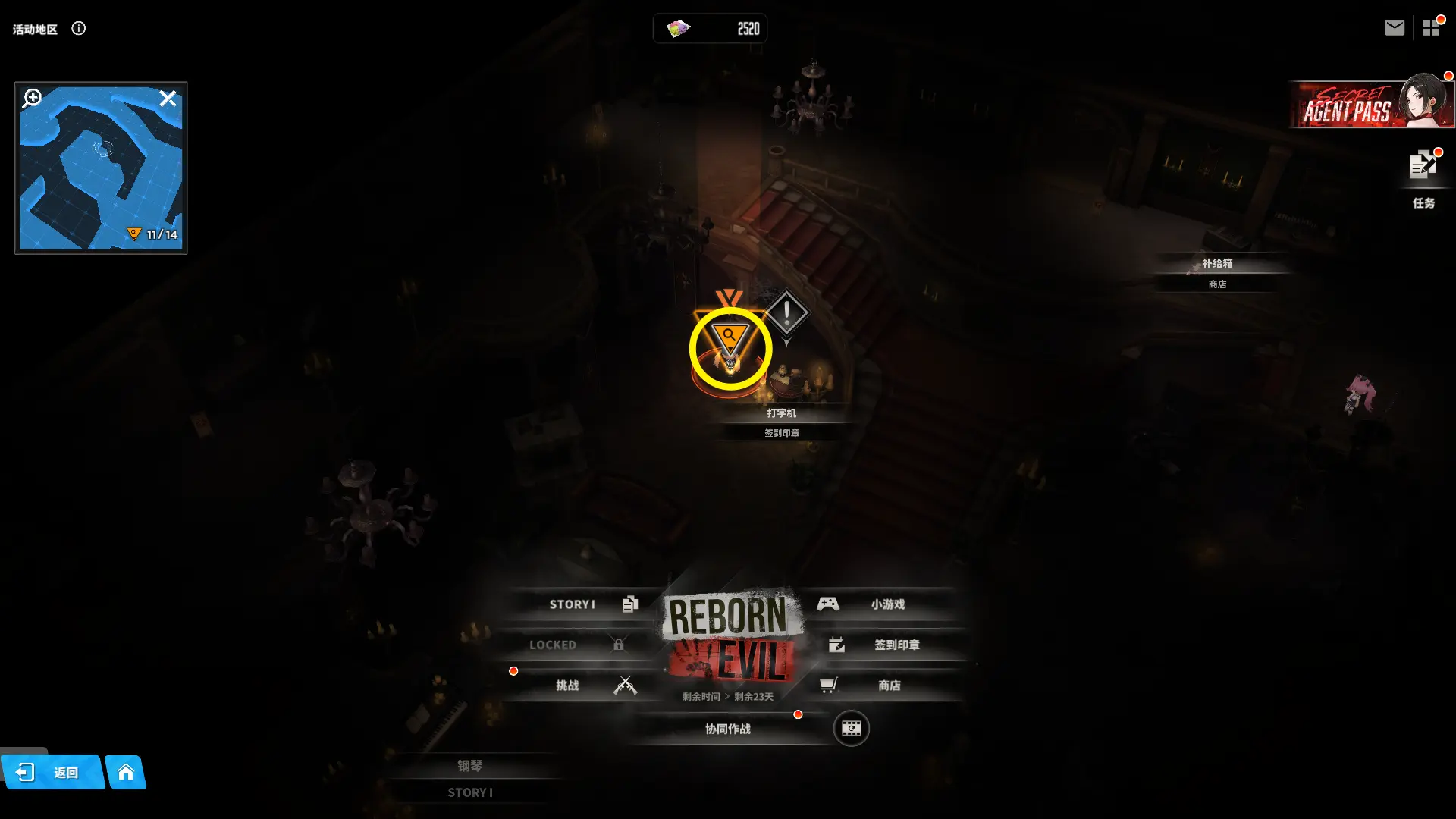Select the orange magnifier search marker
The width and height of the screenshot is (1456, 819).
click(730, 338)
